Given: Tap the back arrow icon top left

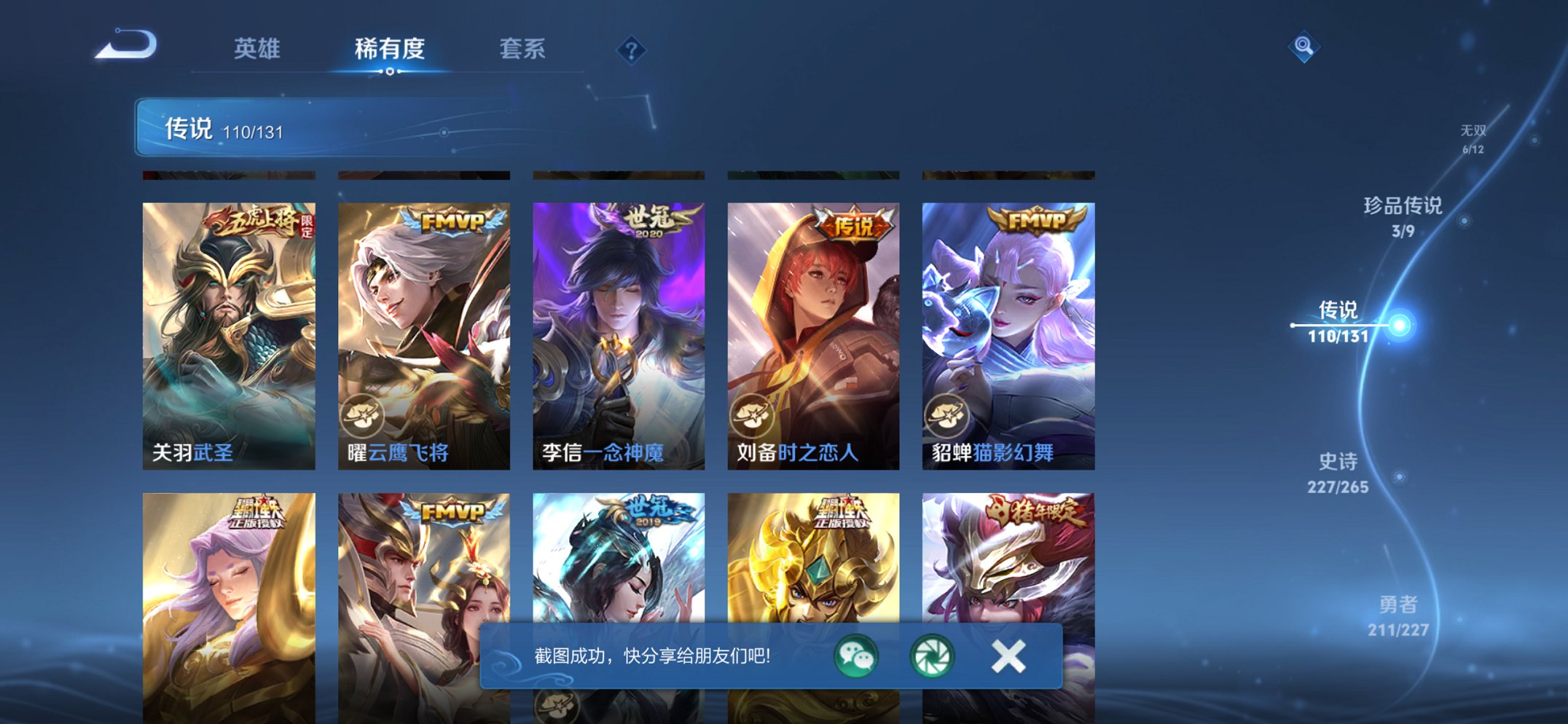Looking at the screenshot, I should pyautogui.click(x=125, y=47).
